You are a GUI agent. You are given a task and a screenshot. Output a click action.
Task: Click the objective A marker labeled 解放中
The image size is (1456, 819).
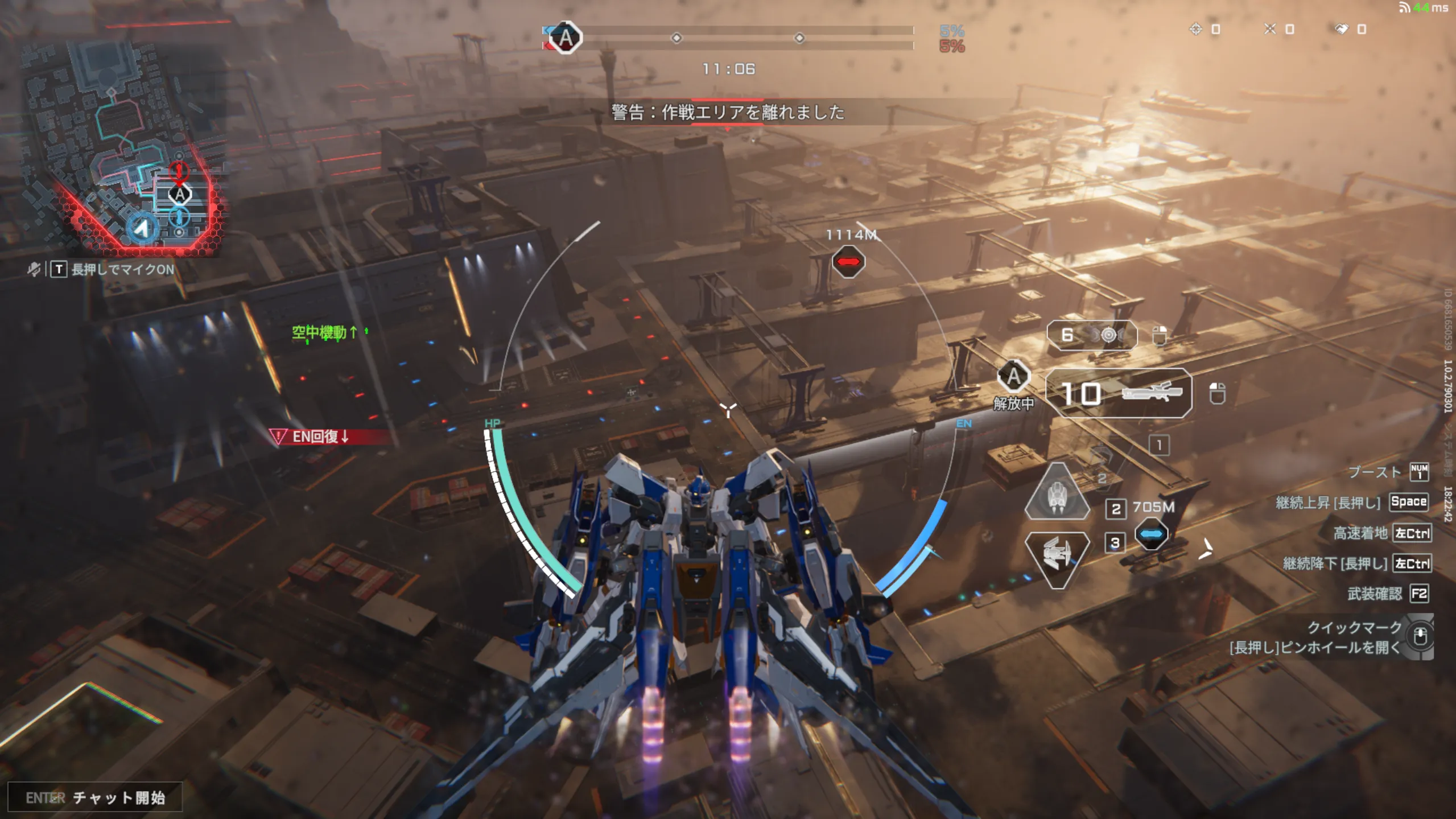[x=1014, y=377]
